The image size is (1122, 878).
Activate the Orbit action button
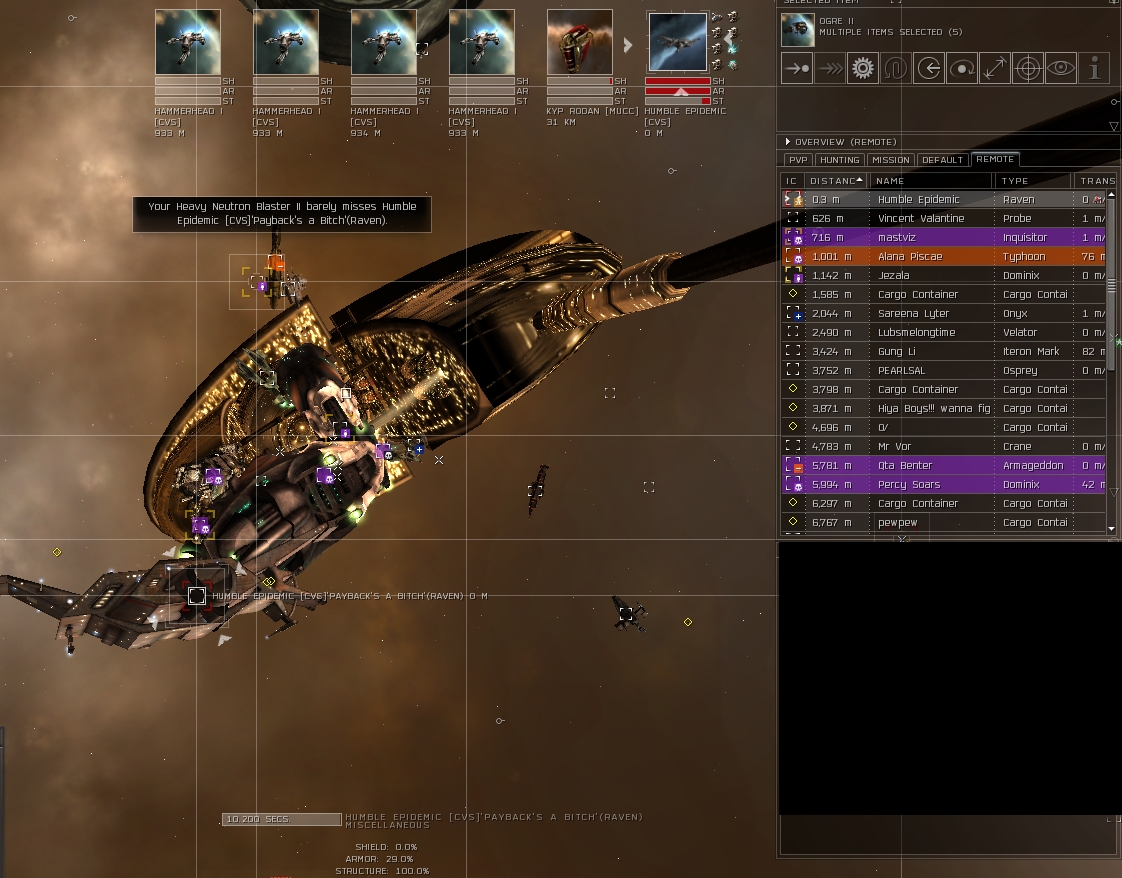[x=962, y=68]
